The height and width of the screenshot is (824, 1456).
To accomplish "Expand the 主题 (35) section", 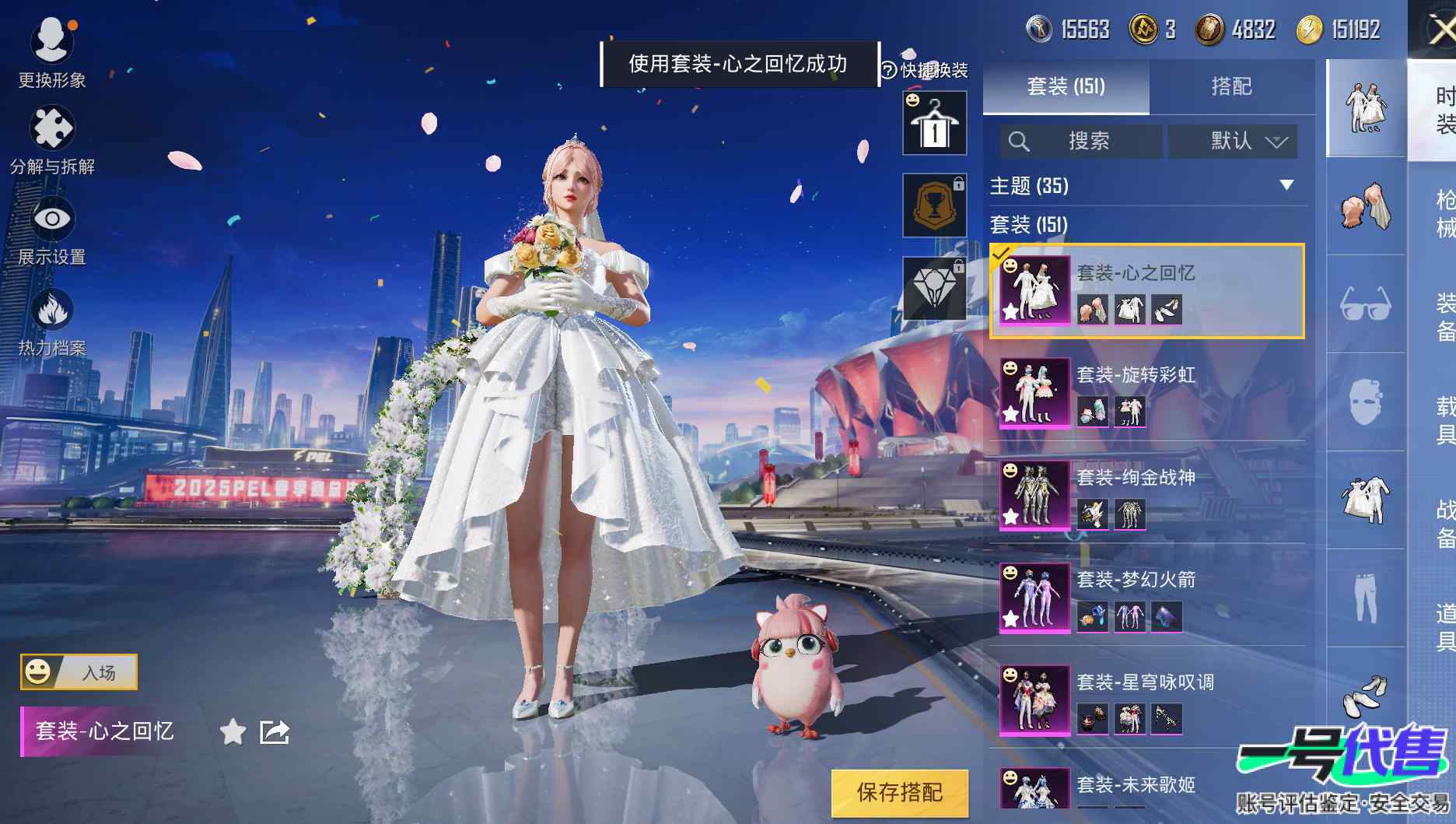I will click(1286, 185).
